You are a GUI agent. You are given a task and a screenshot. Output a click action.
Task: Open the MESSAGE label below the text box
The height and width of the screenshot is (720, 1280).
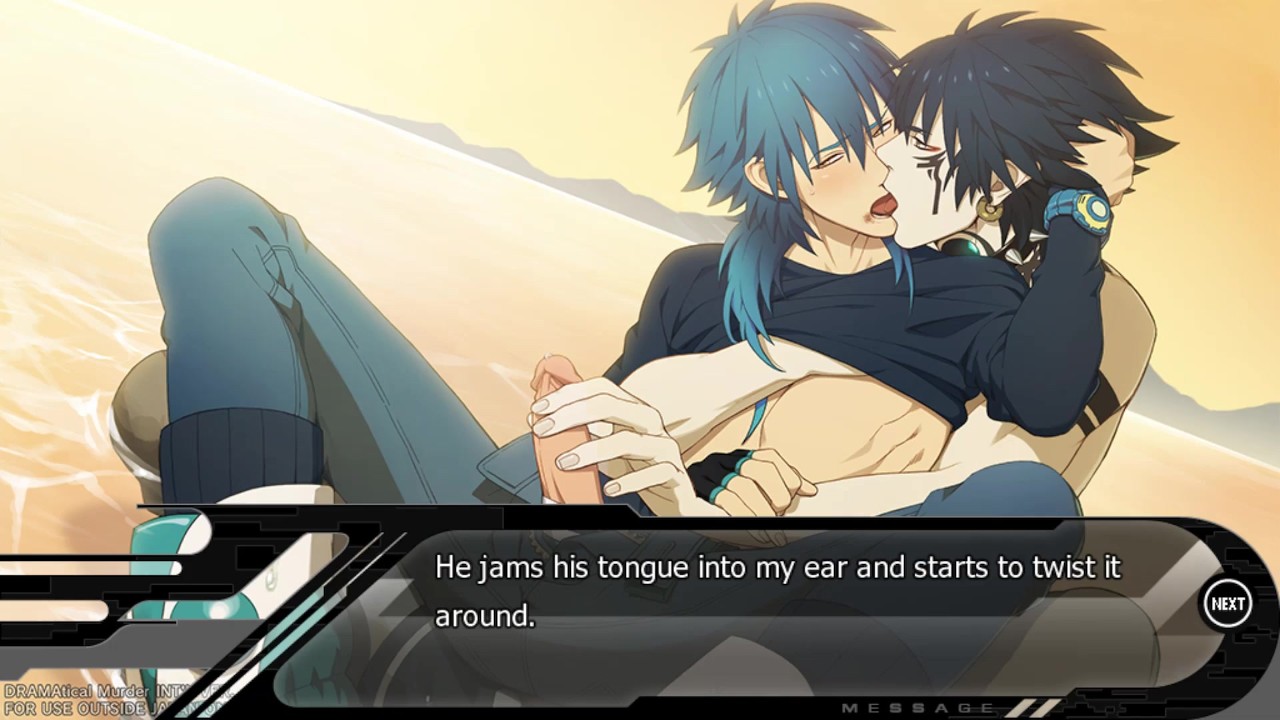tap(919, 708)
